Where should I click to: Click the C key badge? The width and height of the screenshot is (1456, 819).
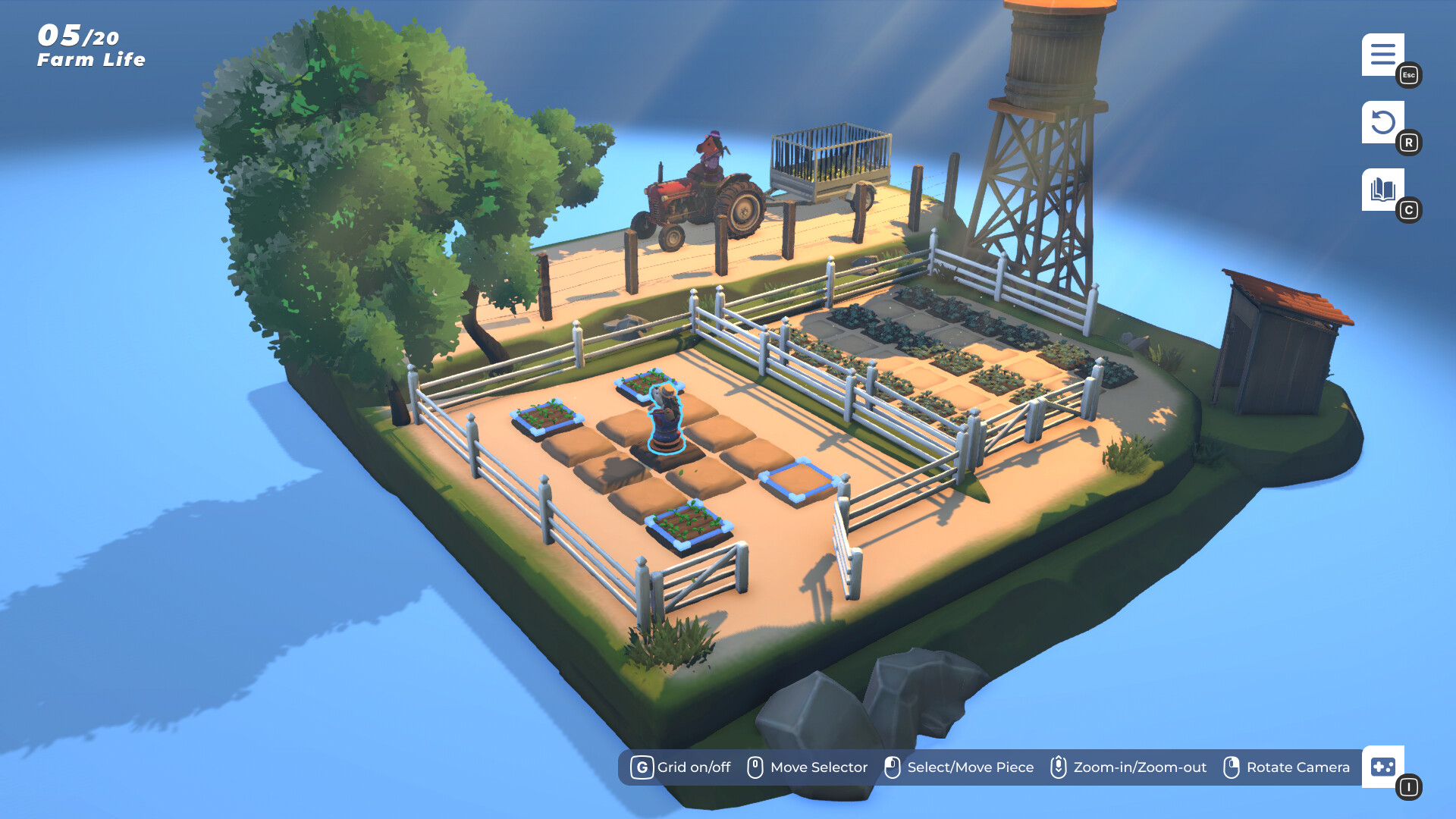(1410, 211)
